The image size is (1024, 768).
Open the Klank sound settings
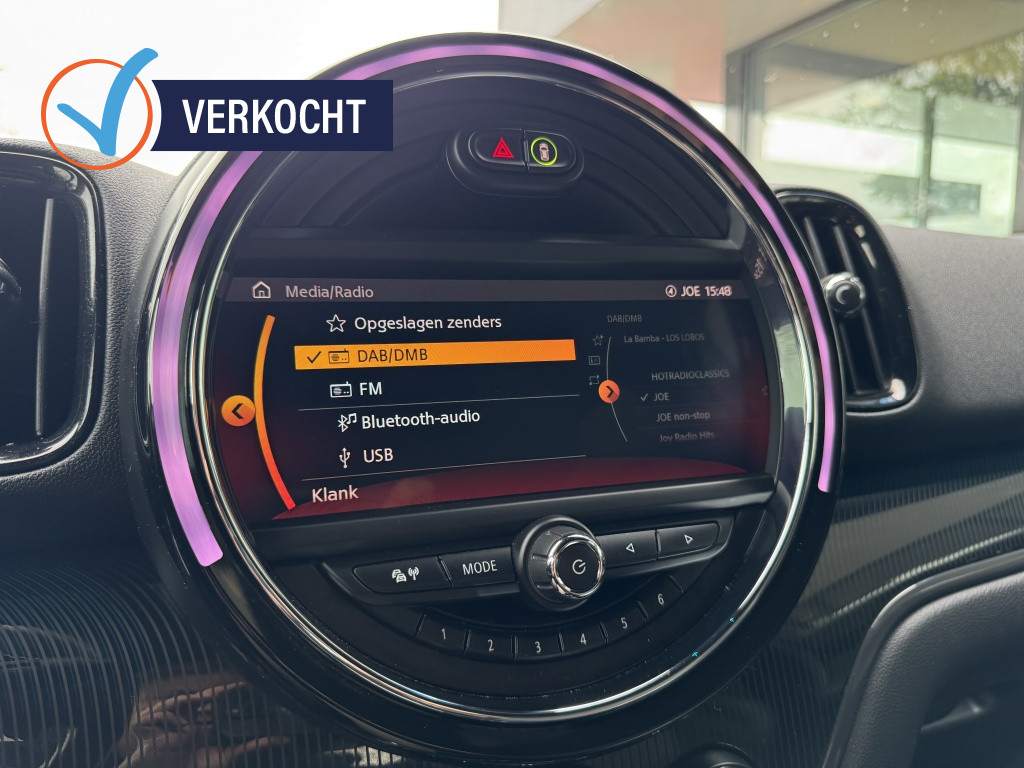point(335,493)
